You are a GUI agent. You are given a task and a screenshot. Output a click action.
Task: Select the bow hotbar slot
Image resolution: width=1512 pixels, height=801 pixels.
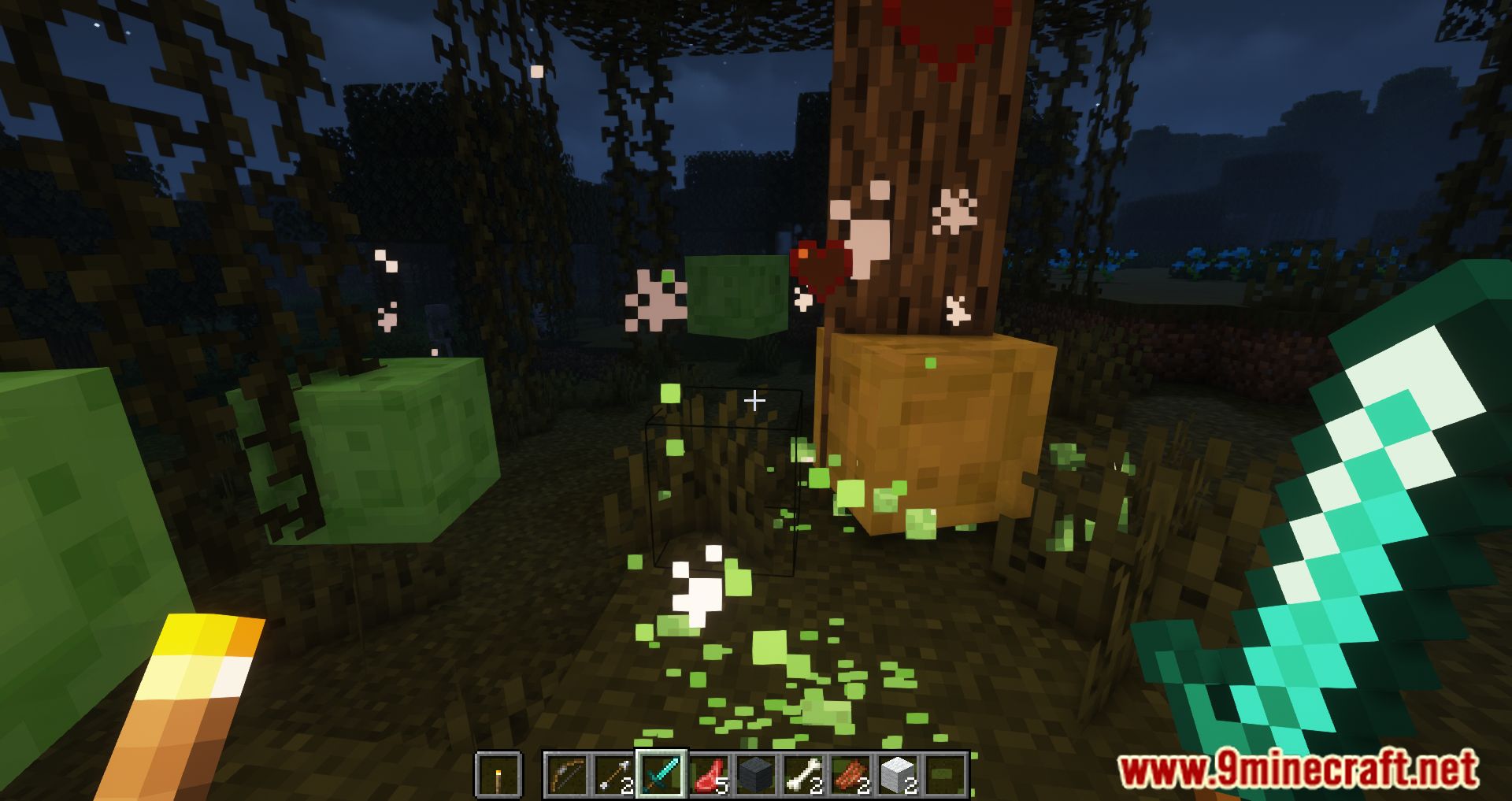(x=567, y=775)
